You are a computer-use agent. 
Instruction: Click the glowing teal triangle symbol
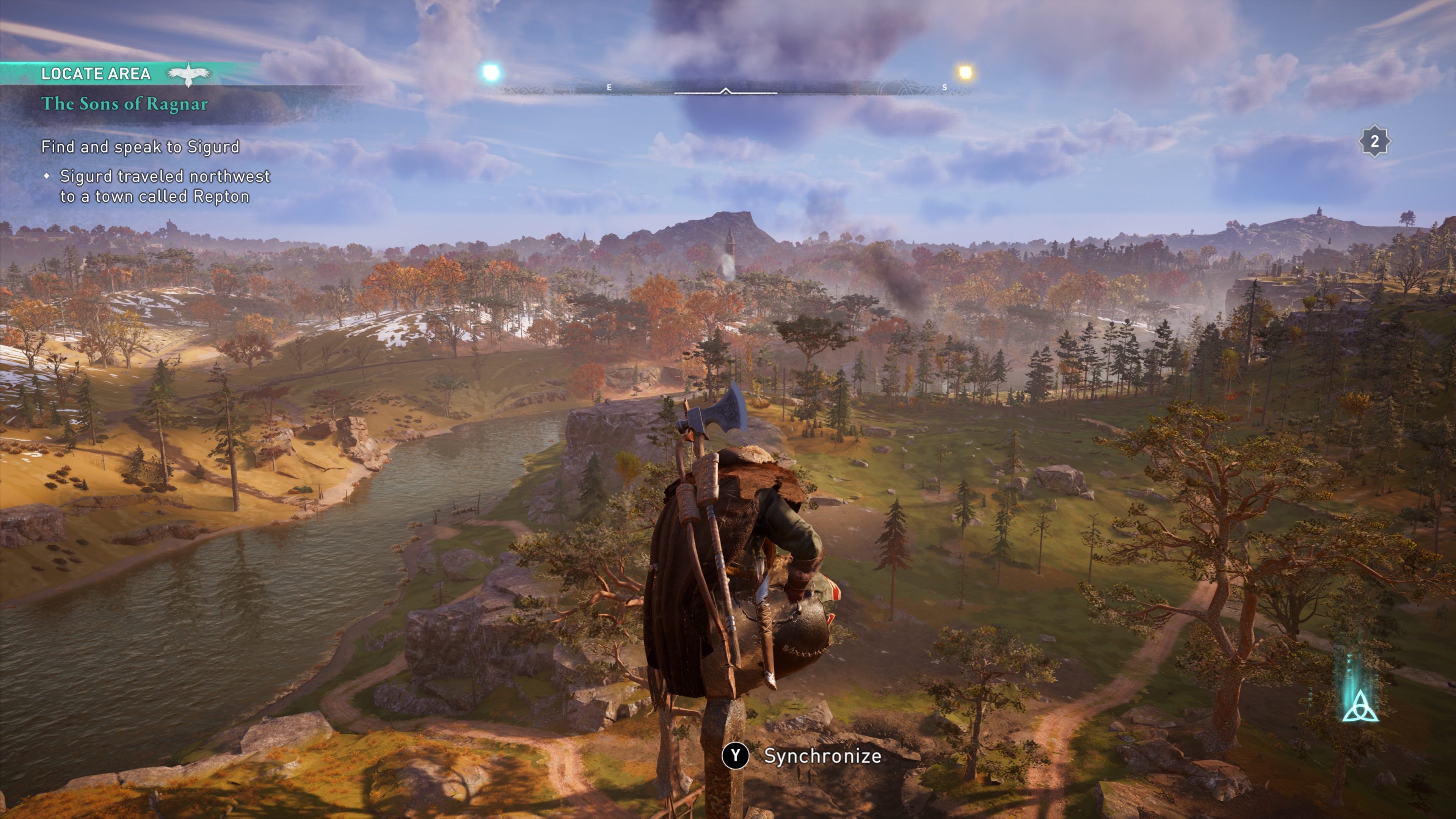pyautogui.click(x=1360, y=707)
